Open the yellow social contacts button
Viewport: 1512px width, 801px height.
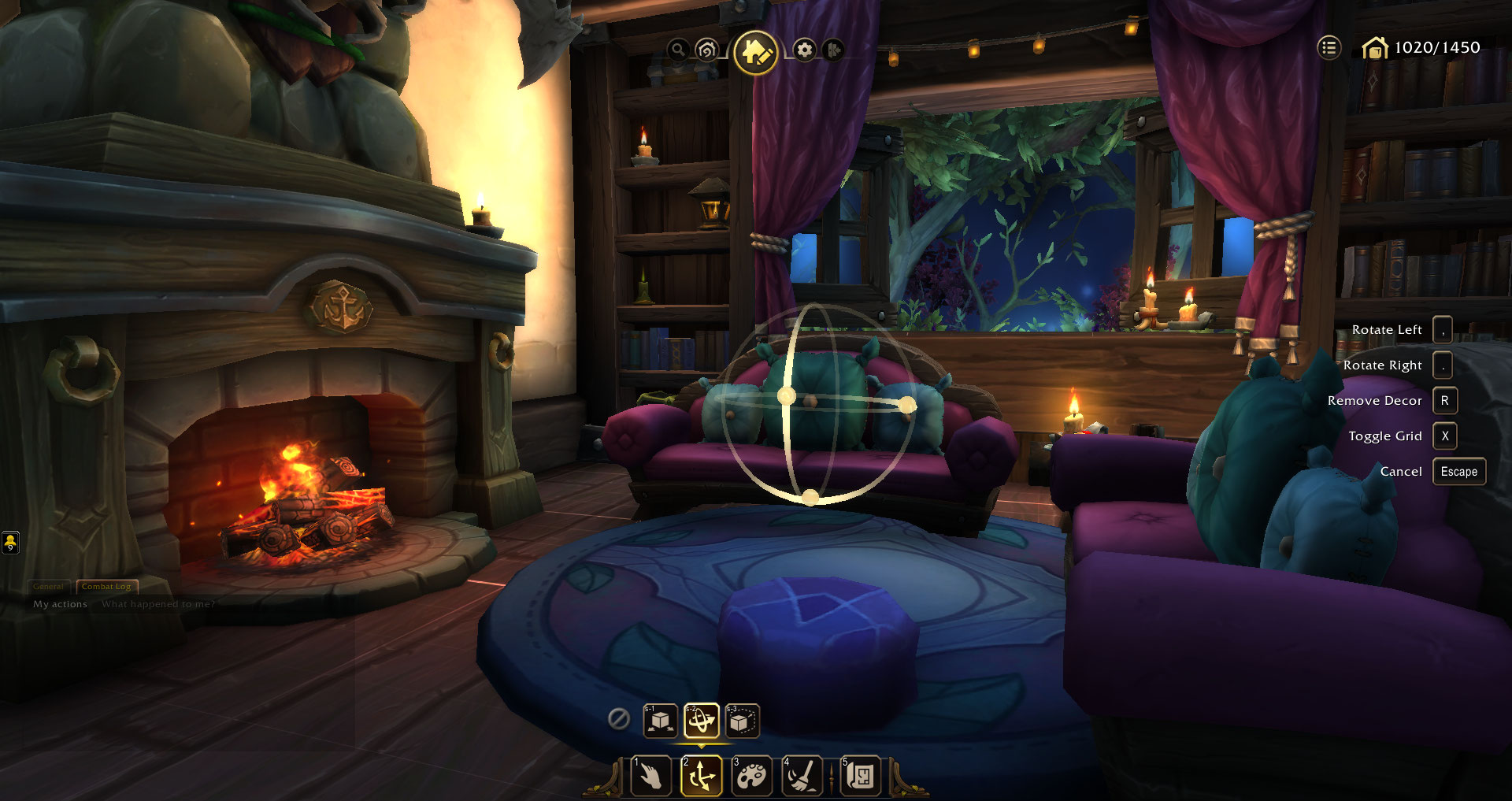[x=10, y=542]
